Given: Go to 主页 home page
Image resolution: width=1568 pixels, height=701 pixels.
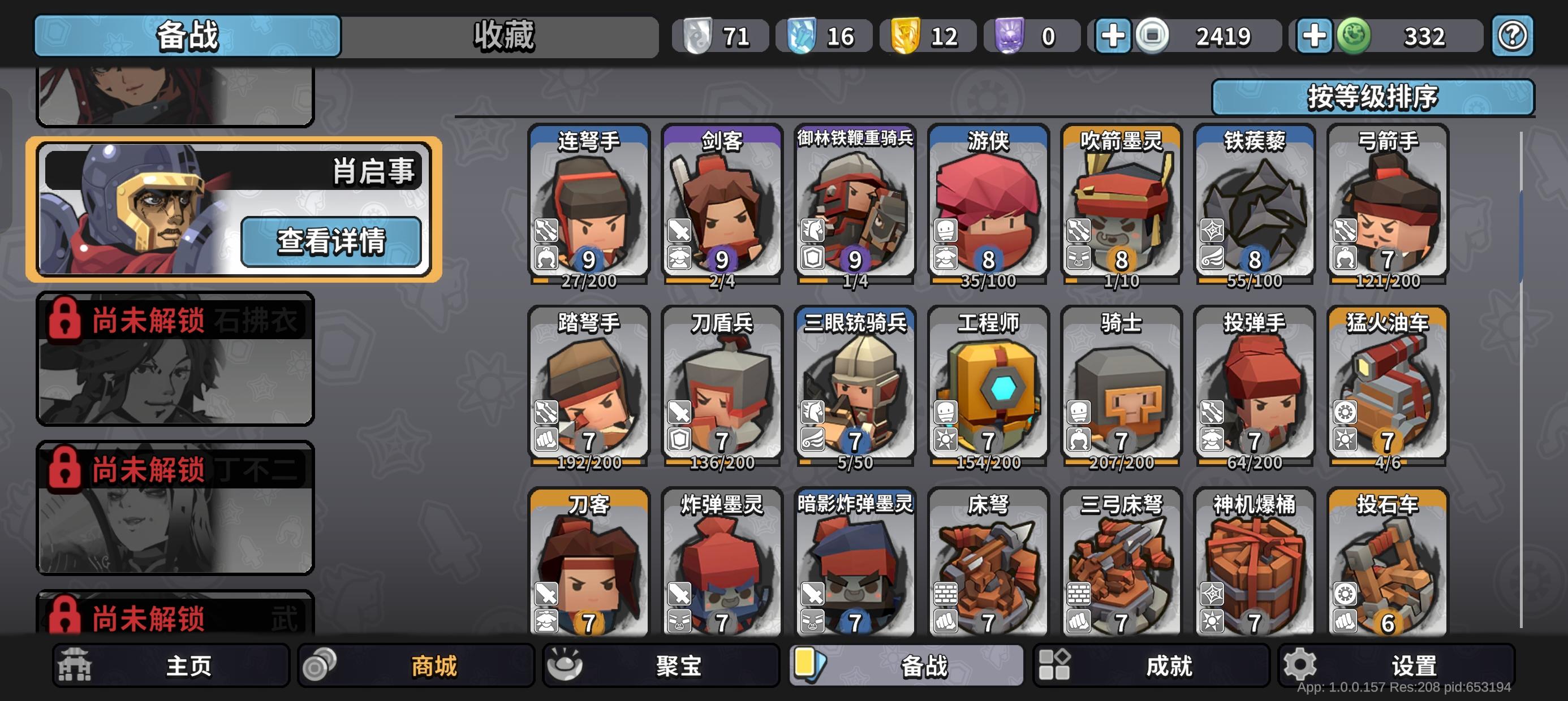Looking at the screenshot, I should (170, 666).
